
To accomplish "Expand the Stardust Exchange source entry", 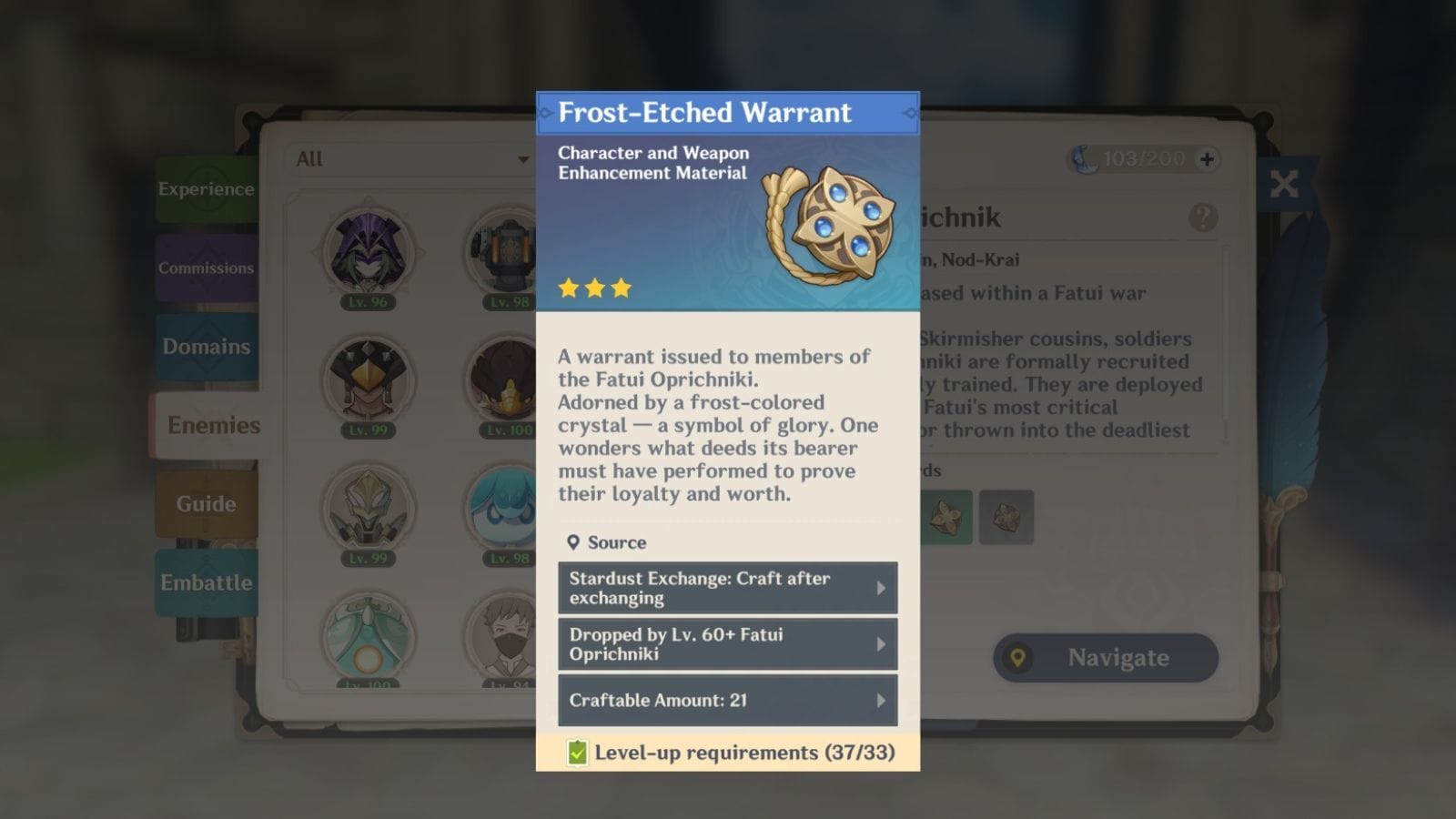I will 727,587.
